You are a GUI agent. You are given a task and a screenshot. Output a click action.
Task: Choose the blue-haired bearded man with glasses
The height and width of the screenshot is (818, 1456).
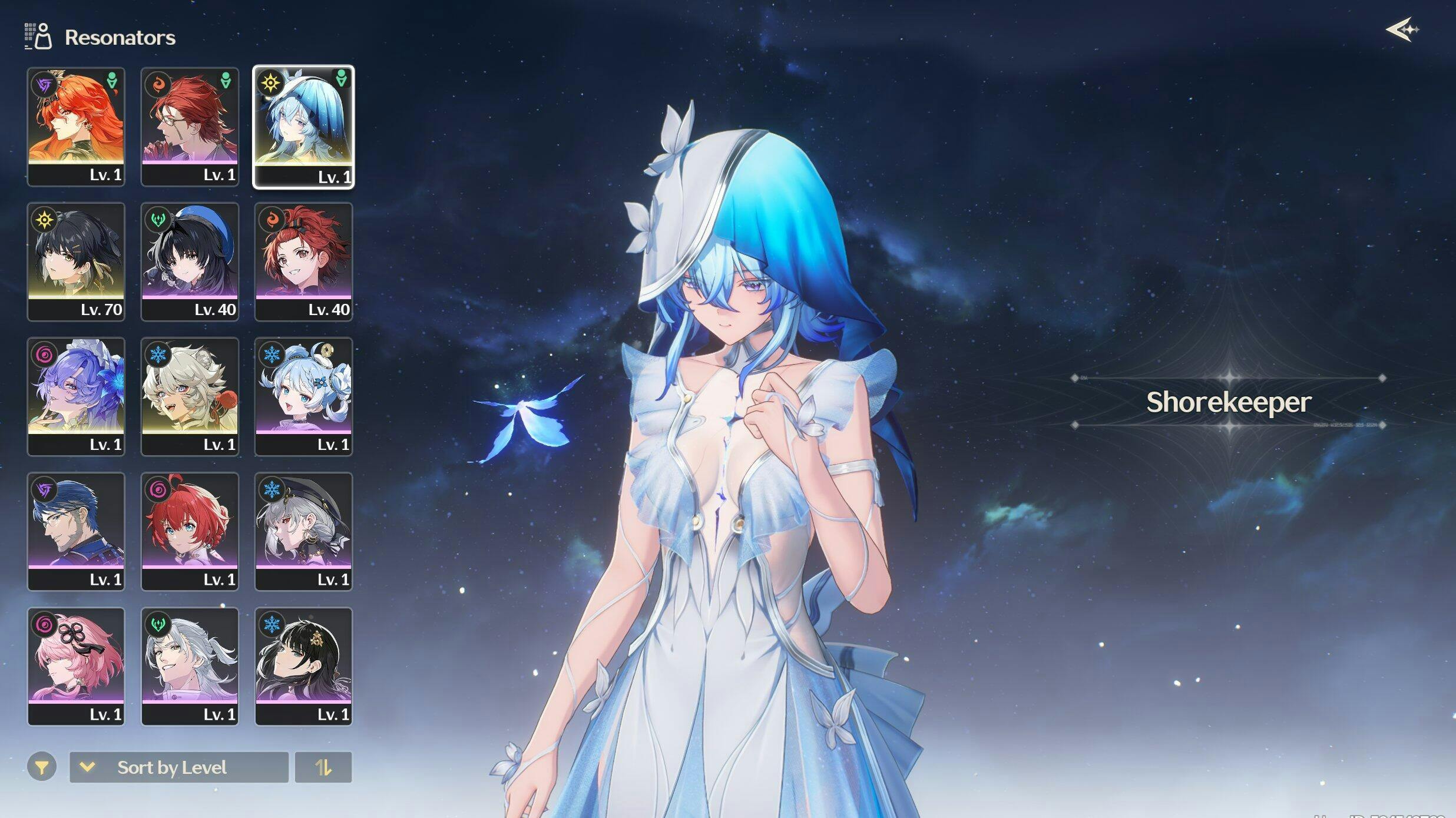pyautogui.click(x=76, y=531)
